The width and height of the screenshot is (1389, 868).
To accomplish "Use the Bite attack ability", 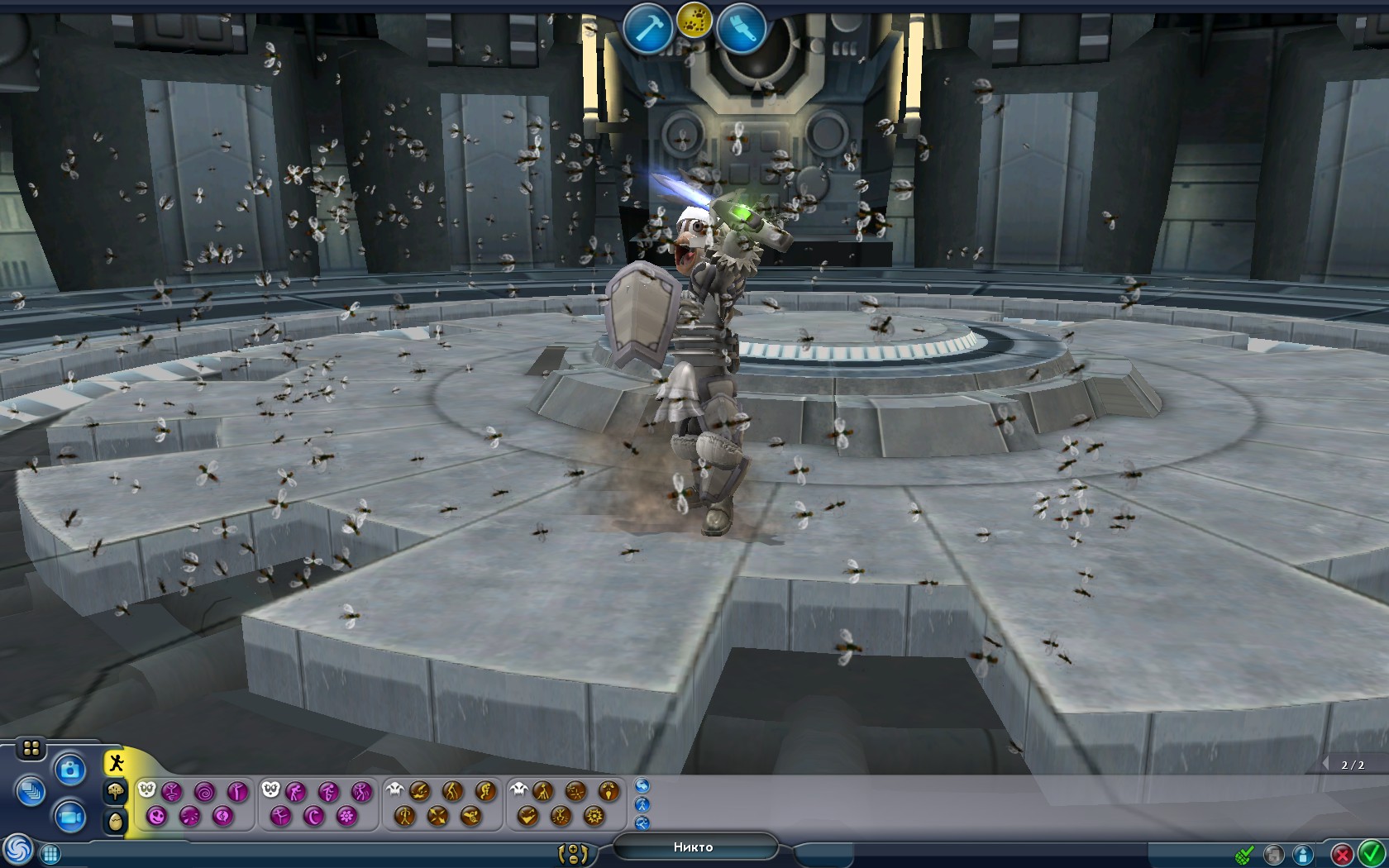I will (418, 790).
